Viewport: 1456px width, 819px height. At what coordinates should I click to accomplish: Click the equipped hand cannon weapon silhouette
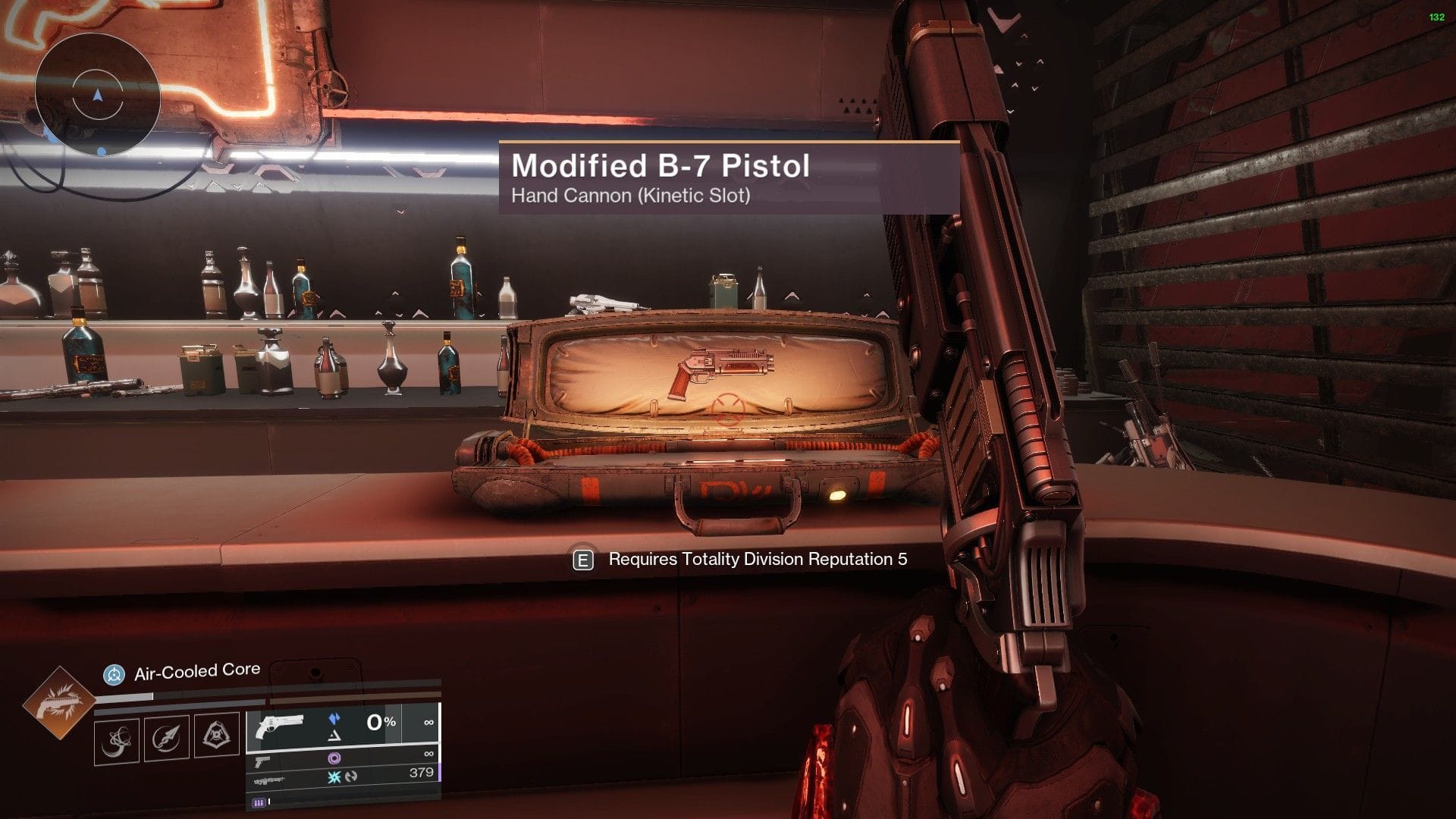tap(281, 726)
